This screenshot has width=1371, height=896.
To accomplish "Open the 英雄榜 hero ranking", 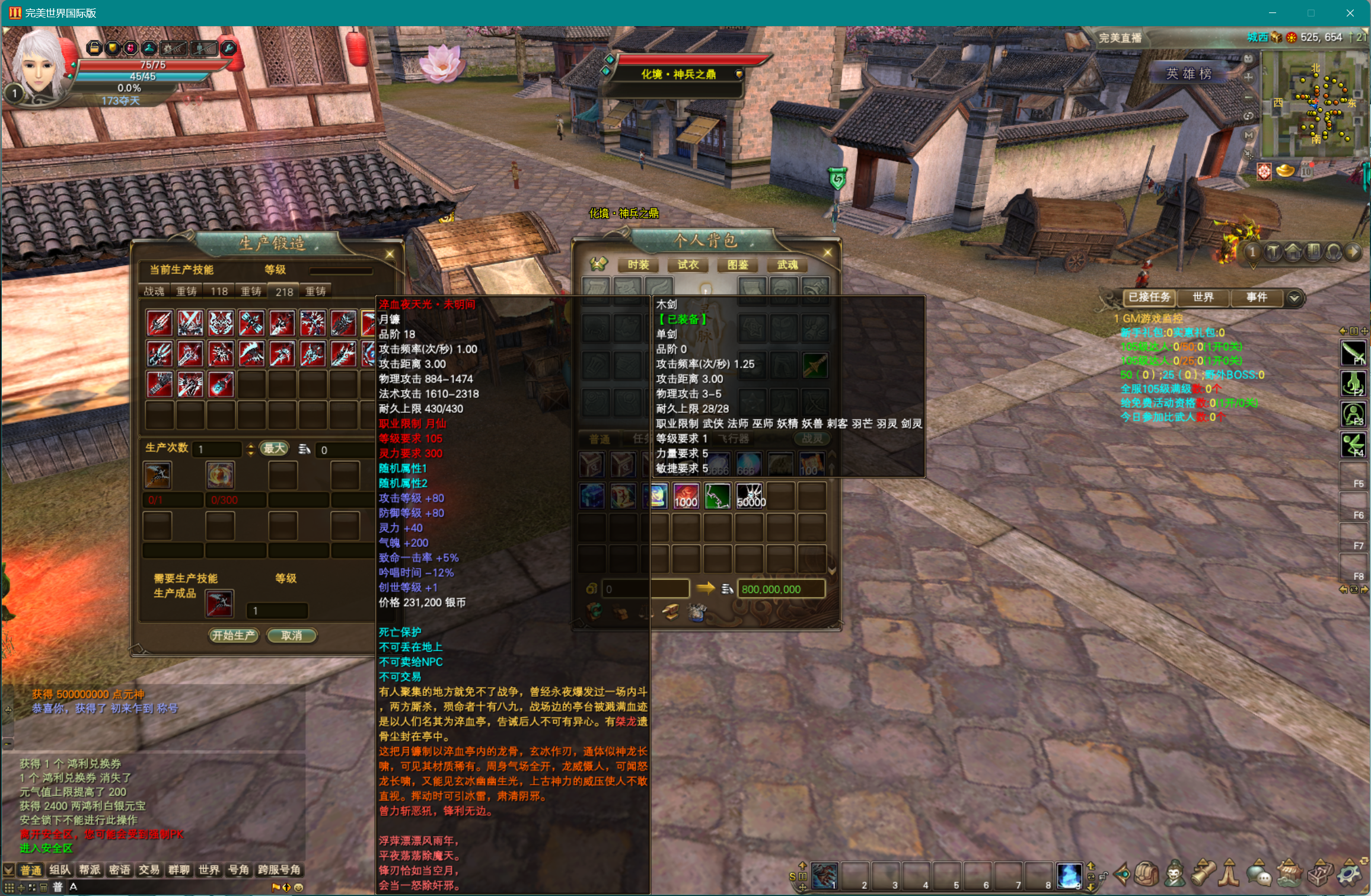I will click(x=1188, y=74).
